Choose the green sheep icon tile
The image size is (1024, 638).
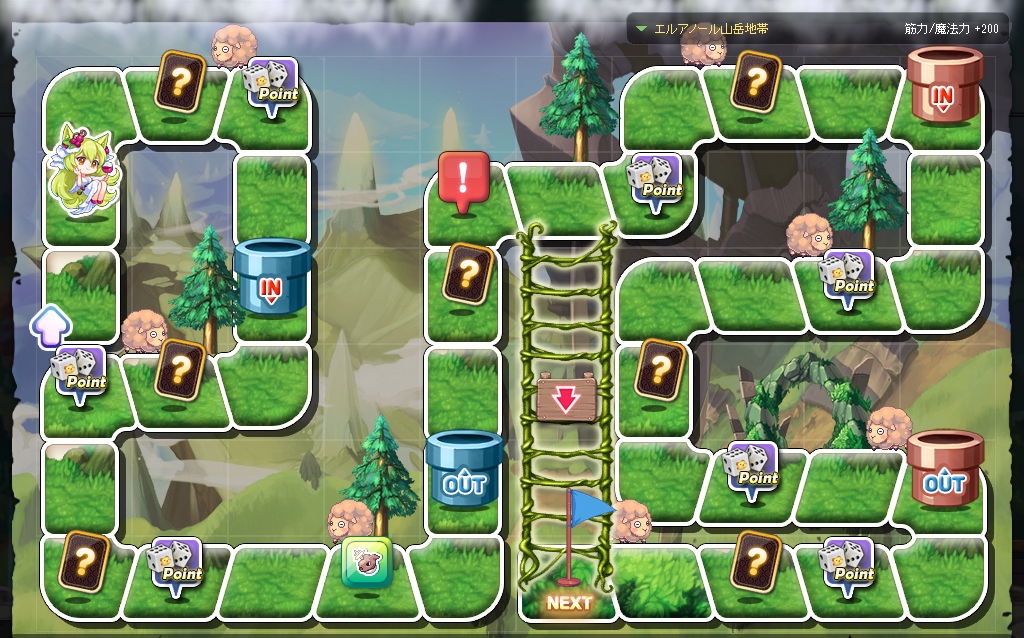click(367, 563)
